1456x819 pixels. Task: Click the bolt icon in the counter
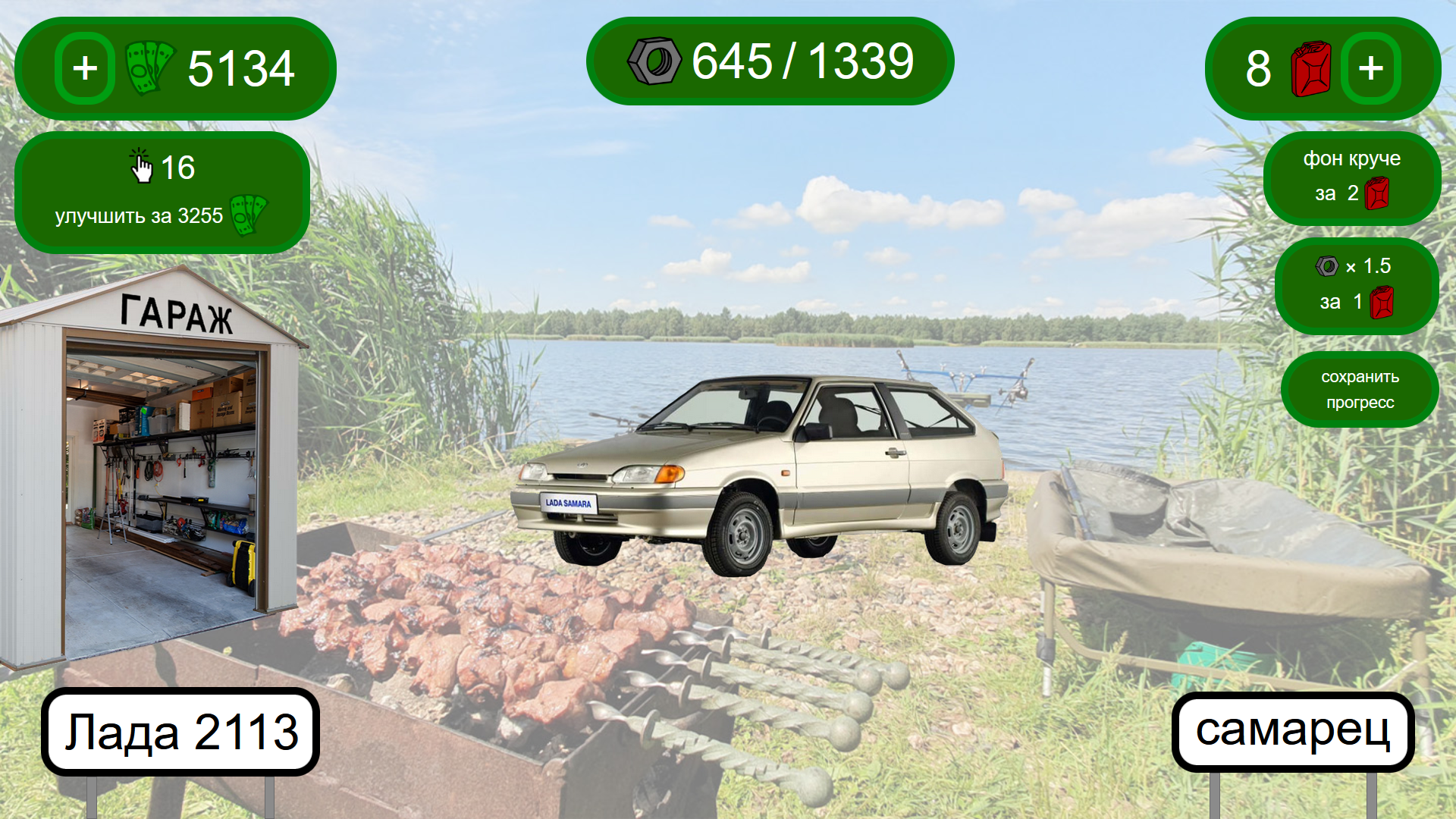pos(655,62)
